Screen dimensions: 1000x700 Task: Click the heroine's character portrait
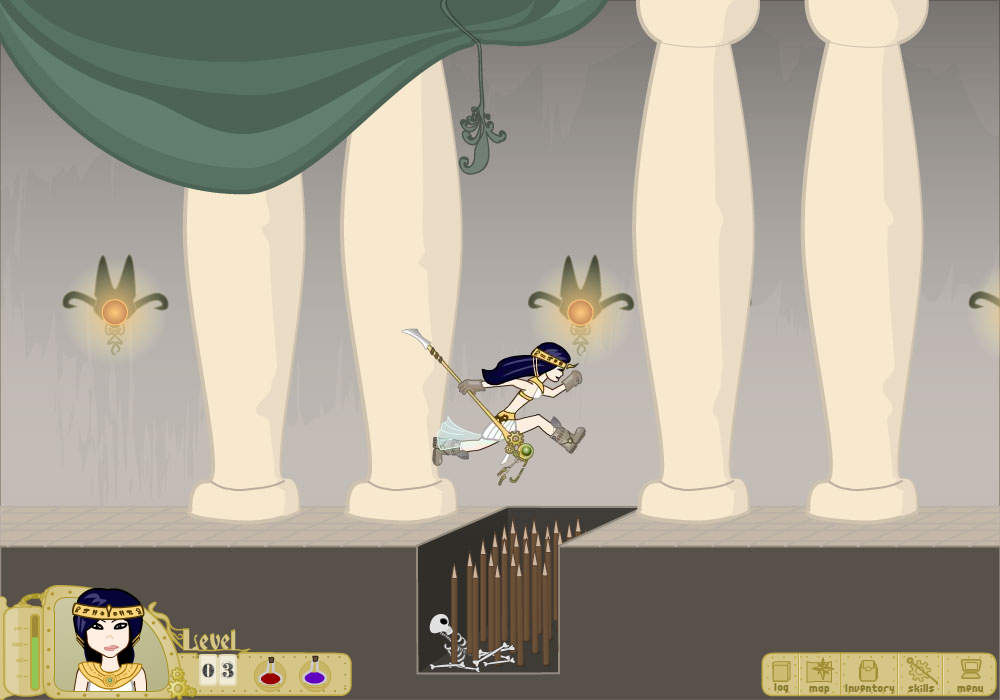109,642
